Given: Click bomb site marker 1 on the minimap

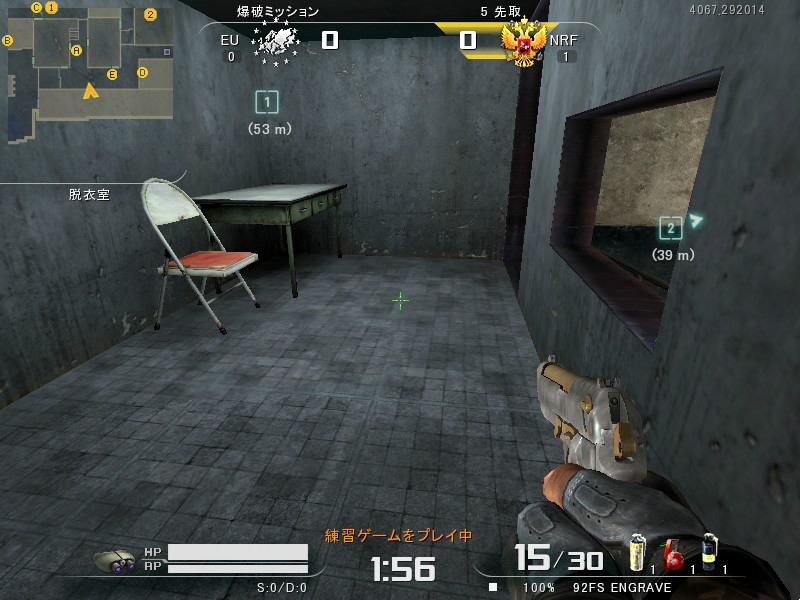Looking at the screenshot, I should click(x=52, y=7).
